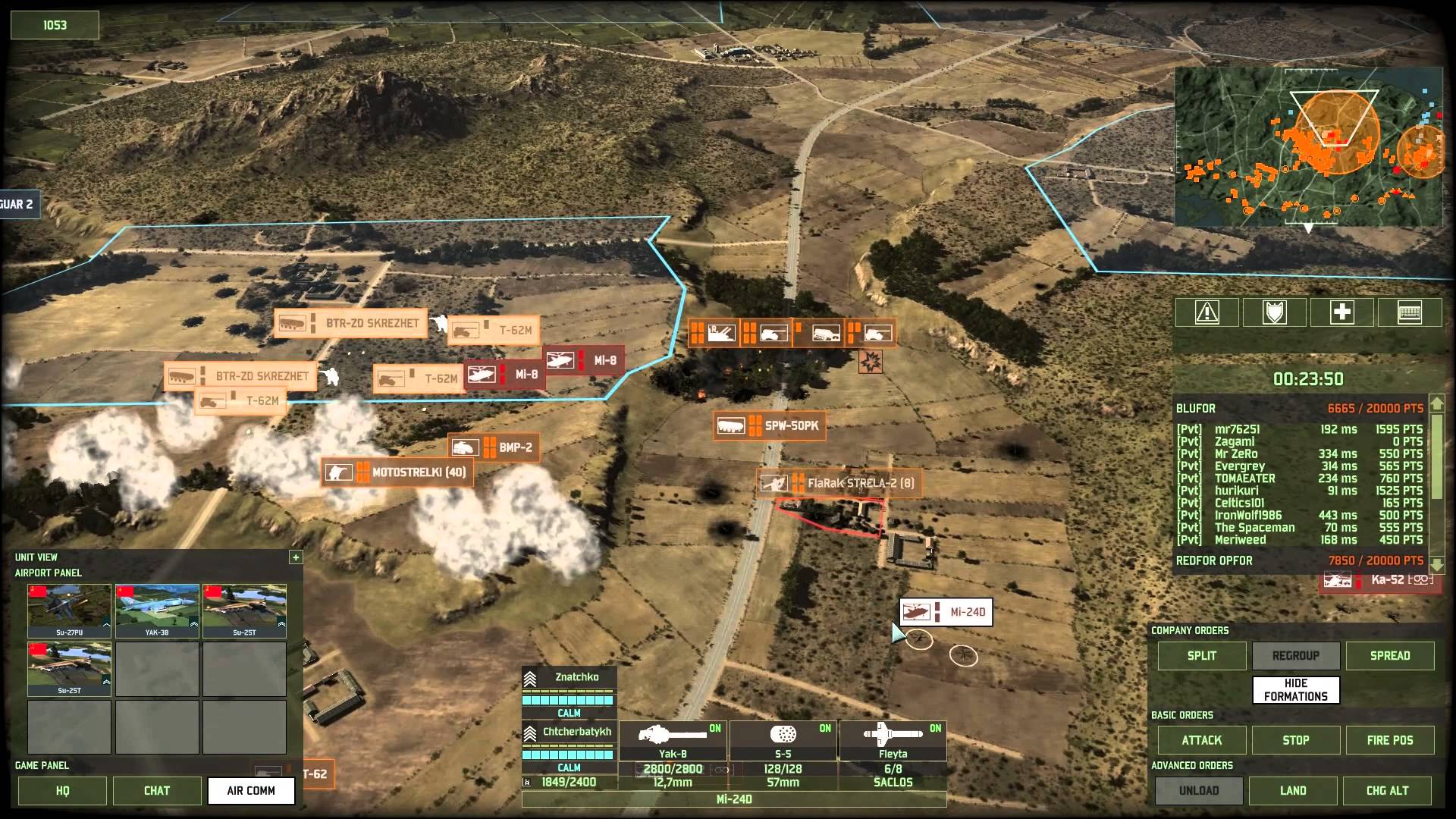Click the Chg Alt order button
The image size is (1456, 819).
(1387, 790)
